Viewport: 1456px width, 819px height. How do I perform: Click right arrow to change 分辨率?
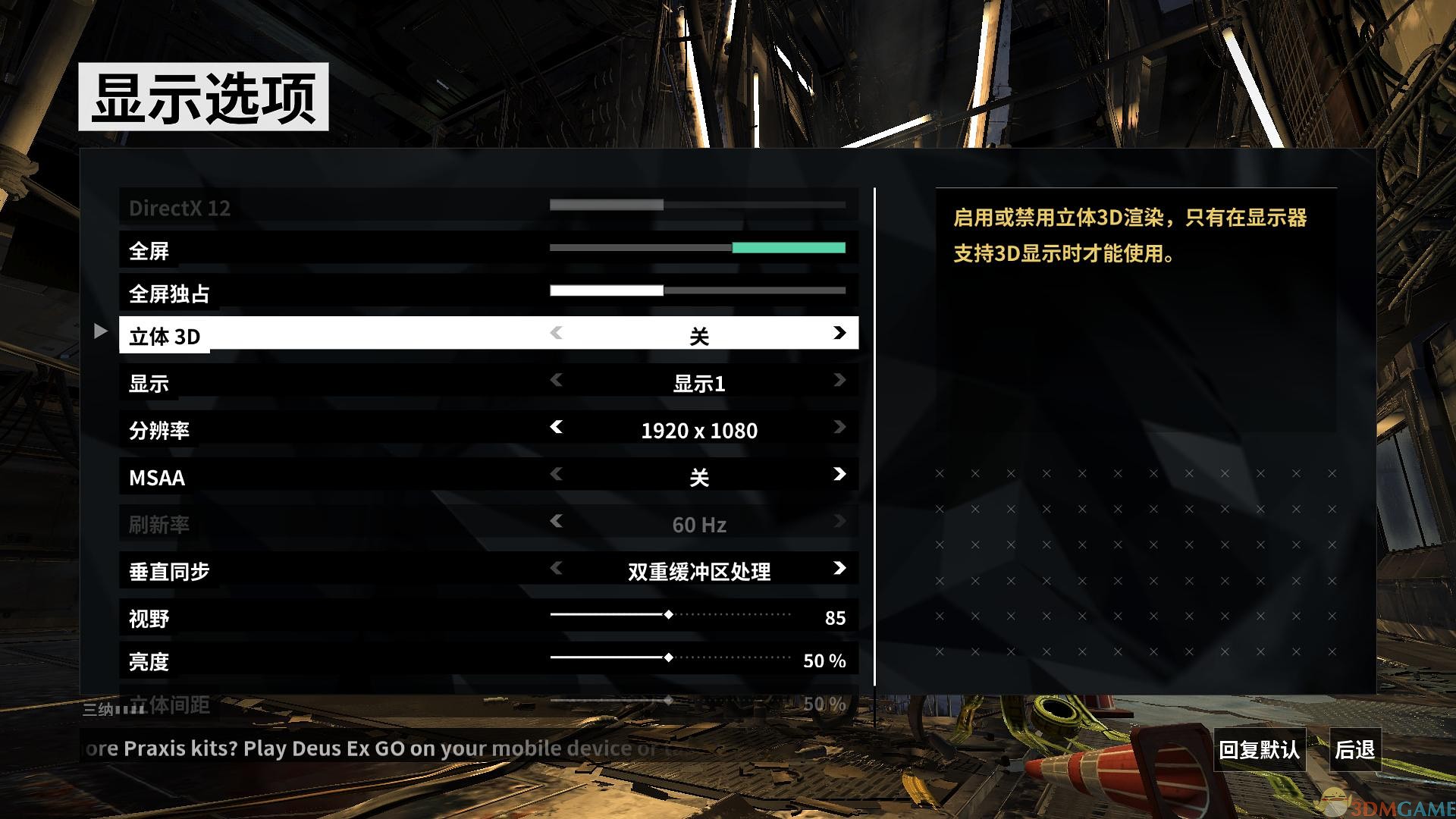click(839, 428)
